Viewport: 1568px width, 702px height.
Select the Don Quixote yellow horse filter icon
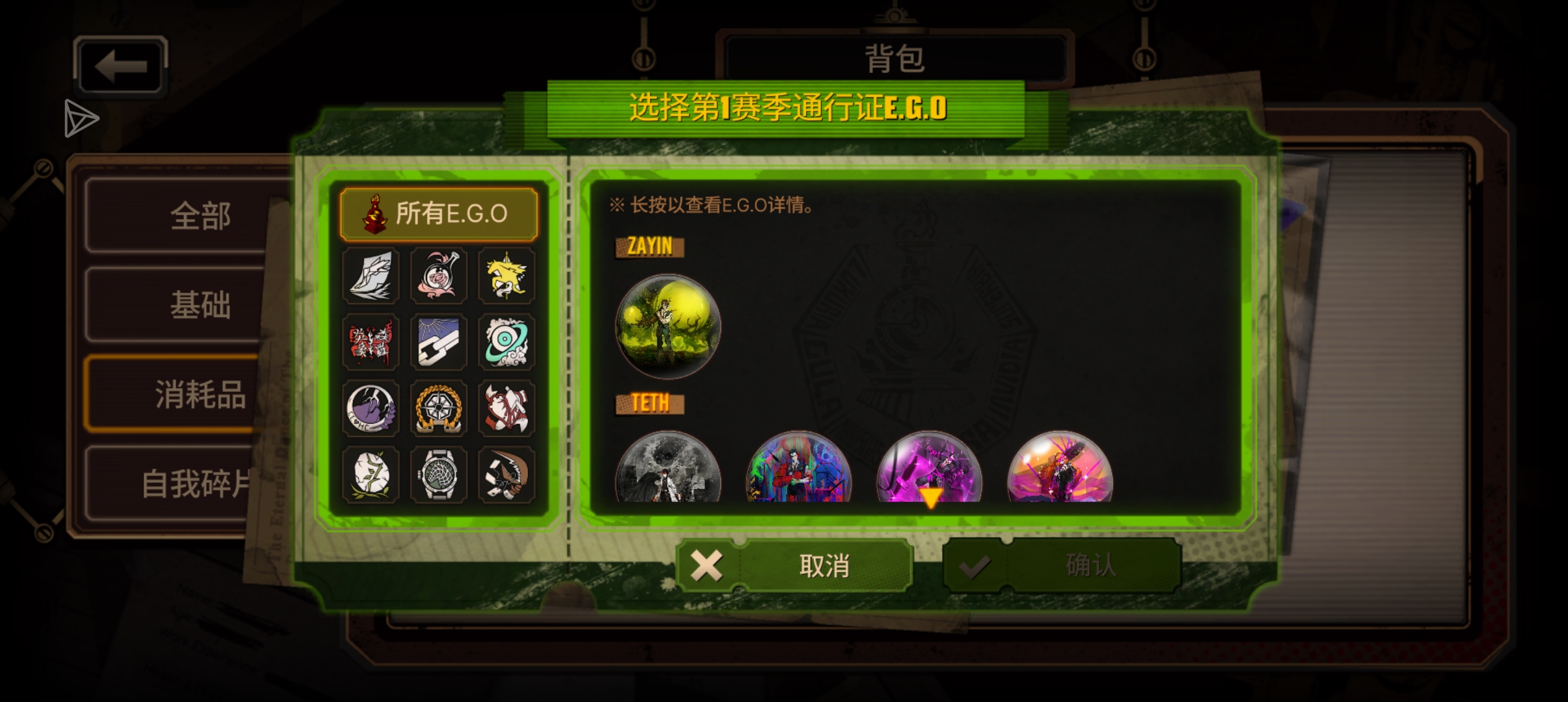[507, 276]
